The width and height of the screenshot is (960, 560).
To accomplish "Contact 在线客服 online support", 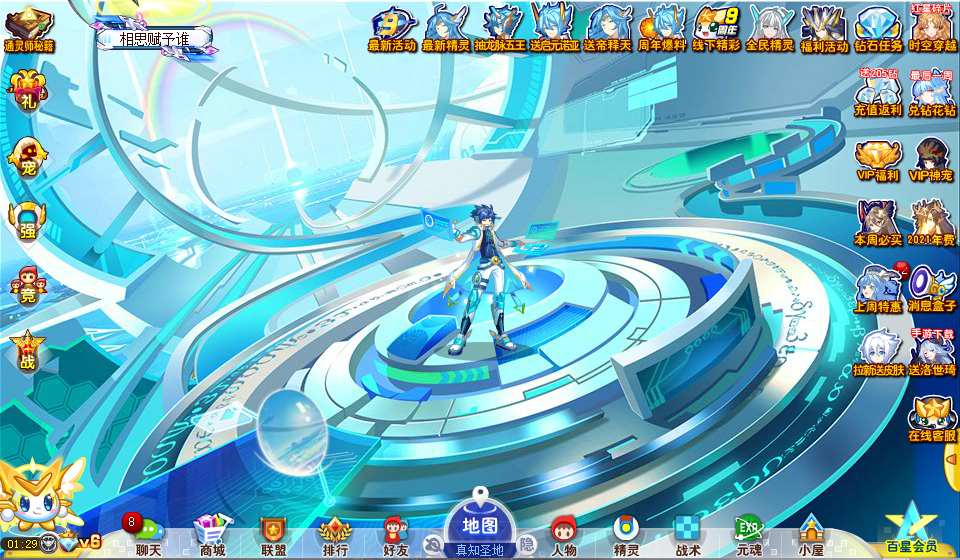I will 932,420.
